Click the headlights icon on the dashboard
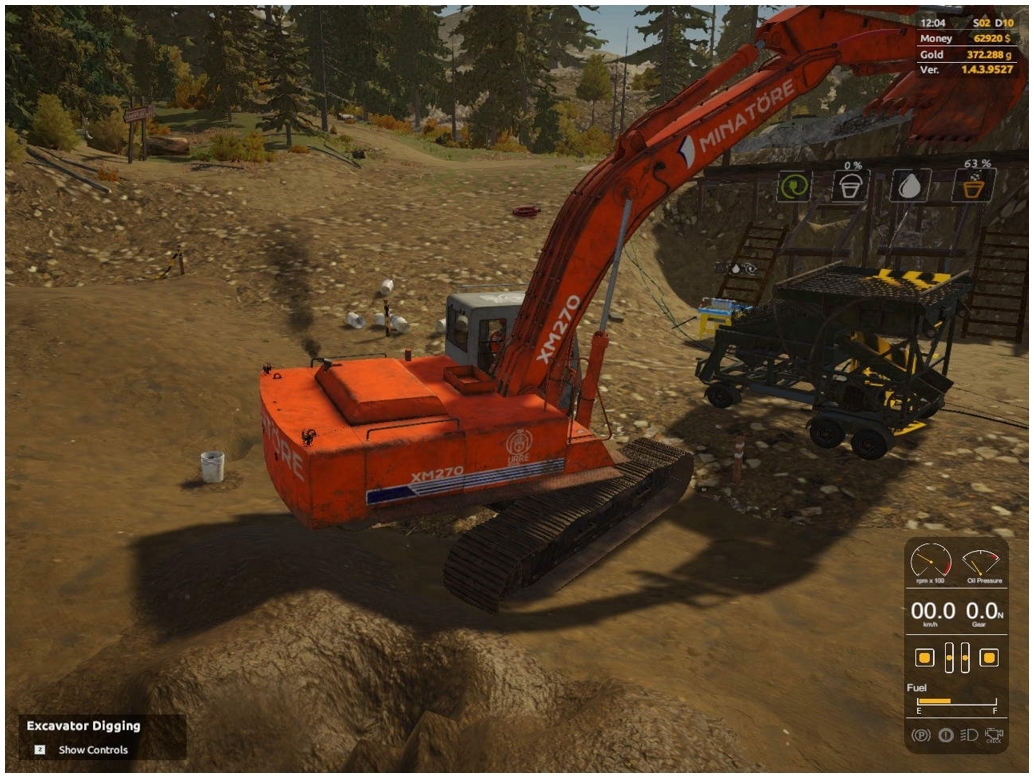 coord(969,735)
